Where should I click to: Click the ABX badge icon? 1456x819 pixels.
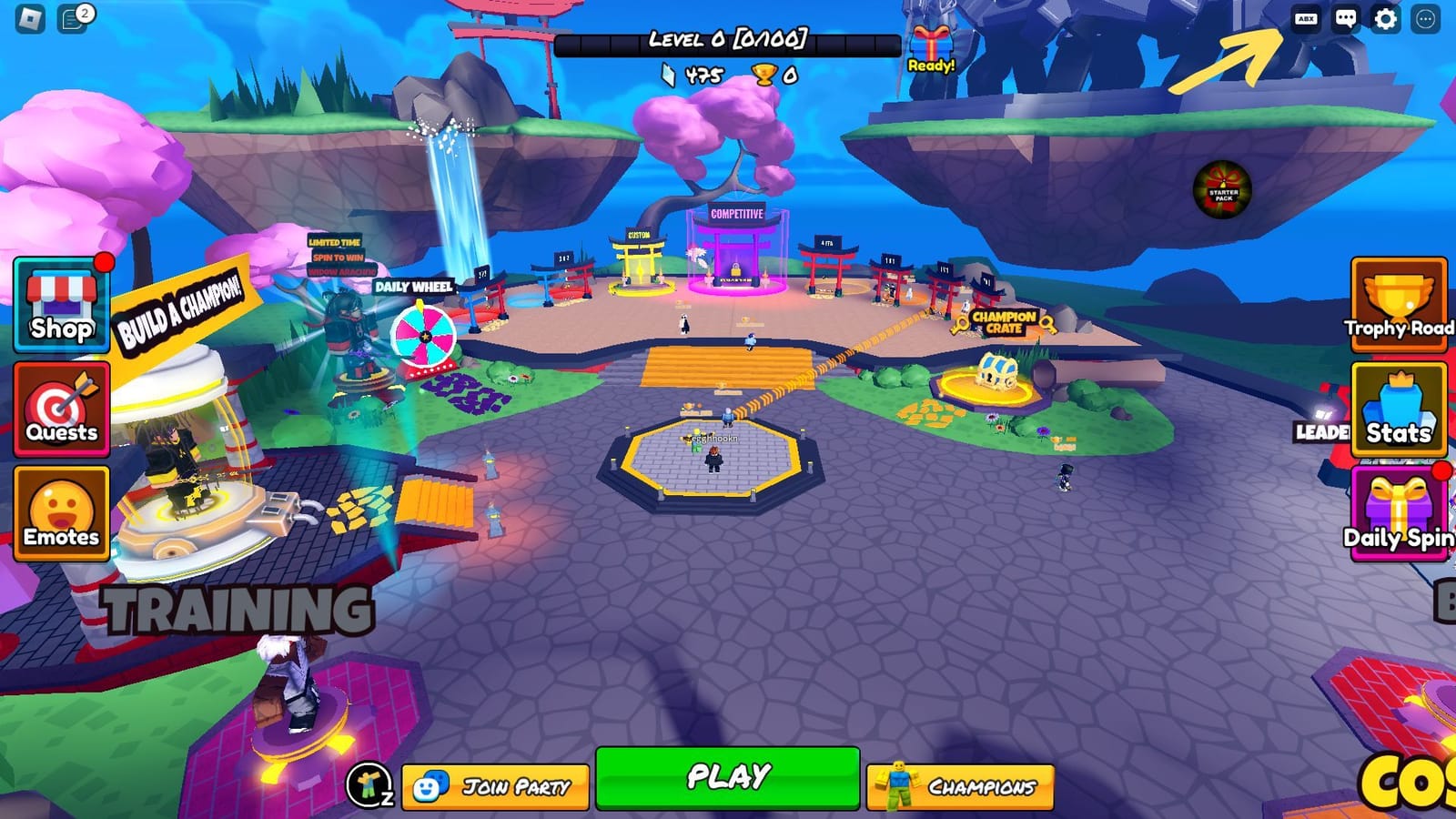tap(1307, 16)
